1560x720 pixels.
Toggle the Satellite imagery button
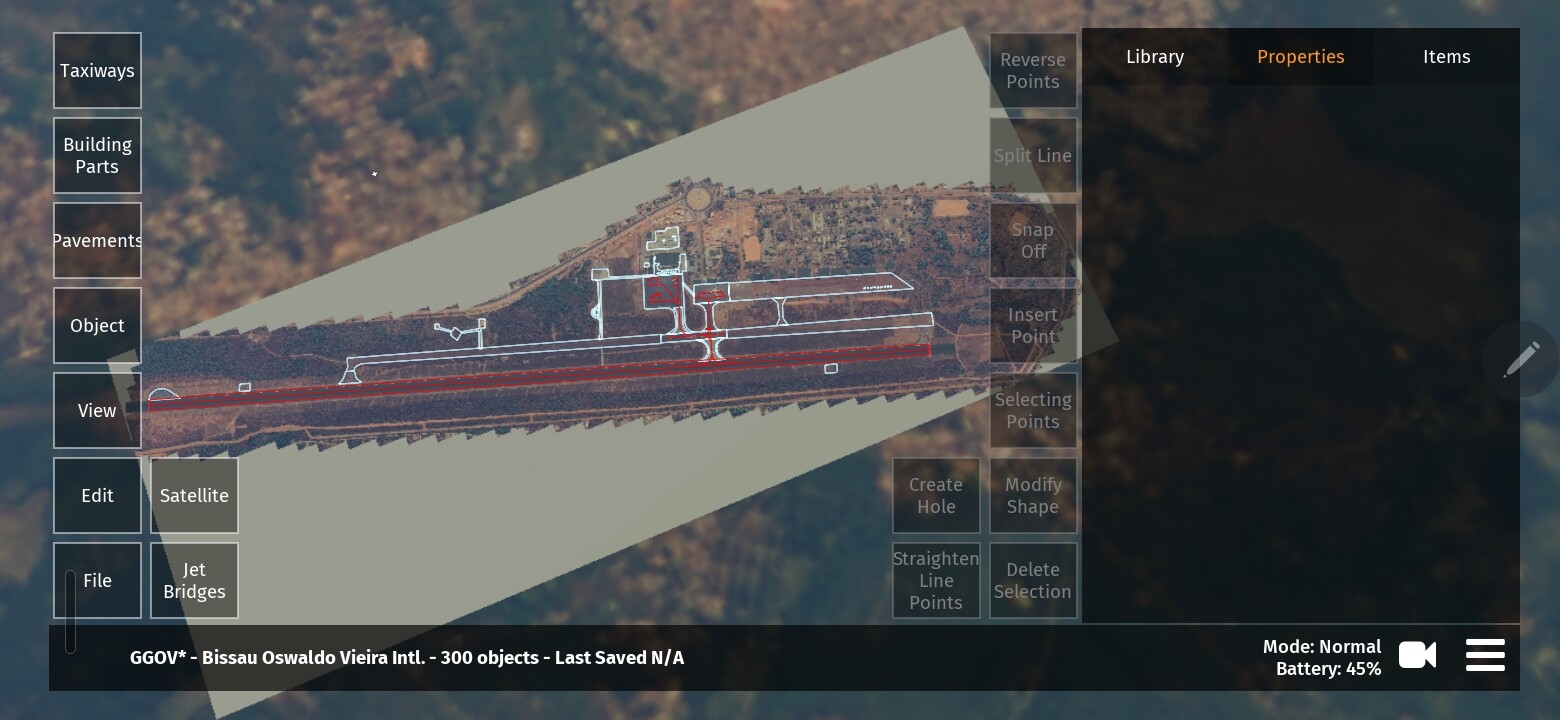coord(194,496)
